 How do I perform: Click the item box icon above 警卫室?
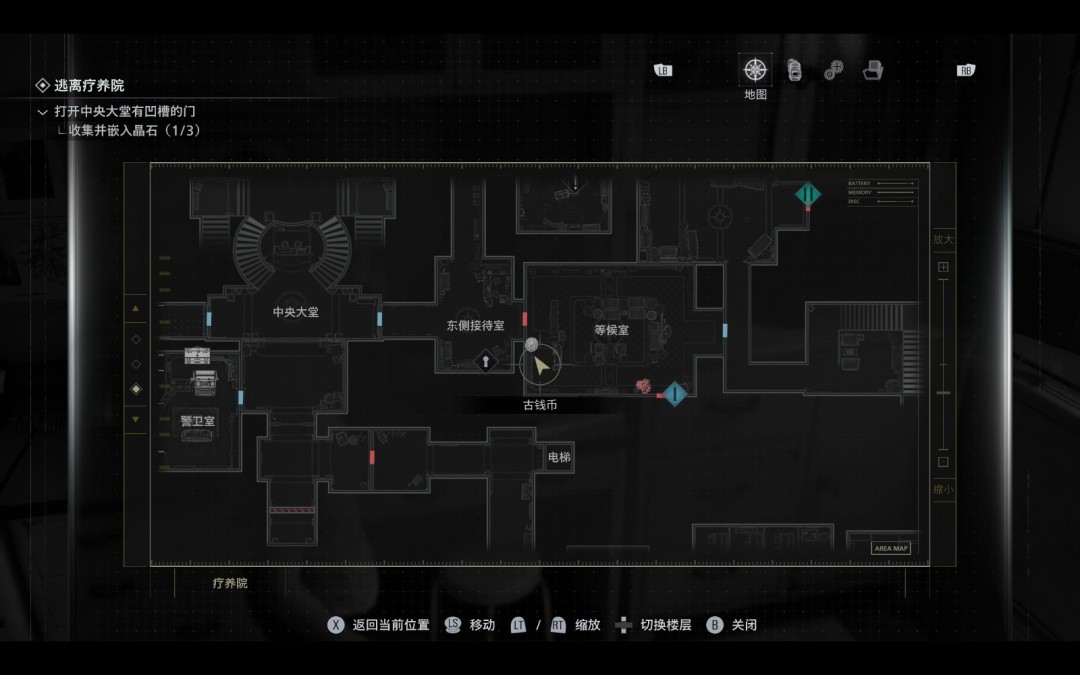click(x=197, y=356)
